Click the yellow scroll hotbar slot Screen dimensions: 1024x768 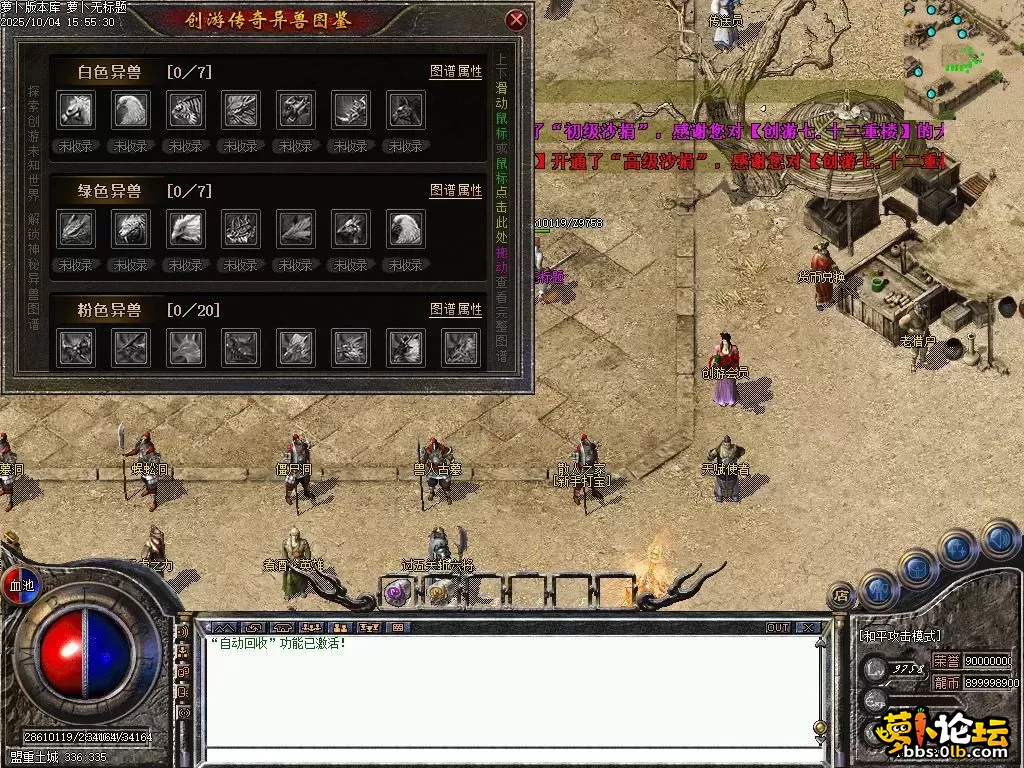438,592
